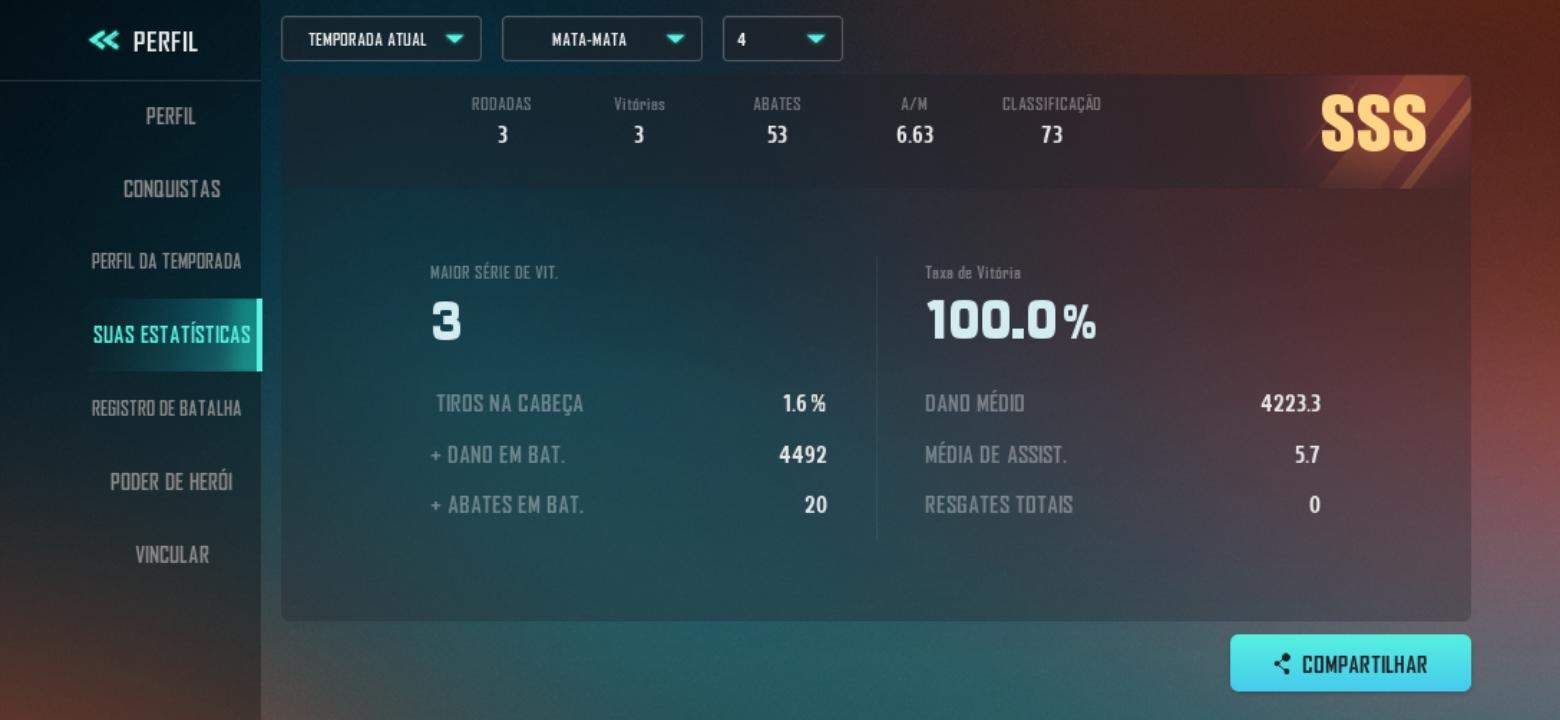
Task: Switch to the PODER DE HERÓI tab
Action: click(x=170, y=482)
